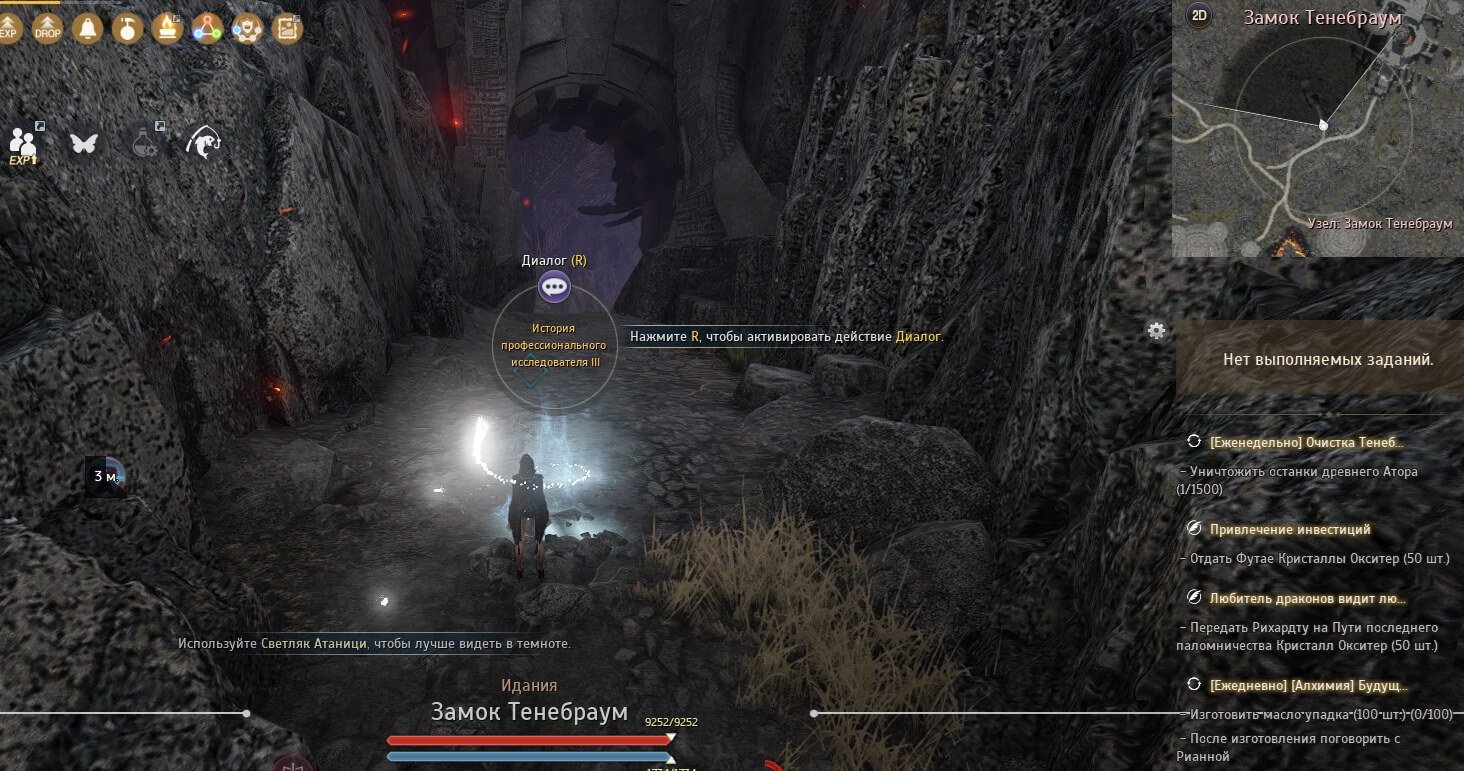The image size is (1464, 771).
Task: Click the three colored nodes triangle icon
Action: (x=207, y=27)
